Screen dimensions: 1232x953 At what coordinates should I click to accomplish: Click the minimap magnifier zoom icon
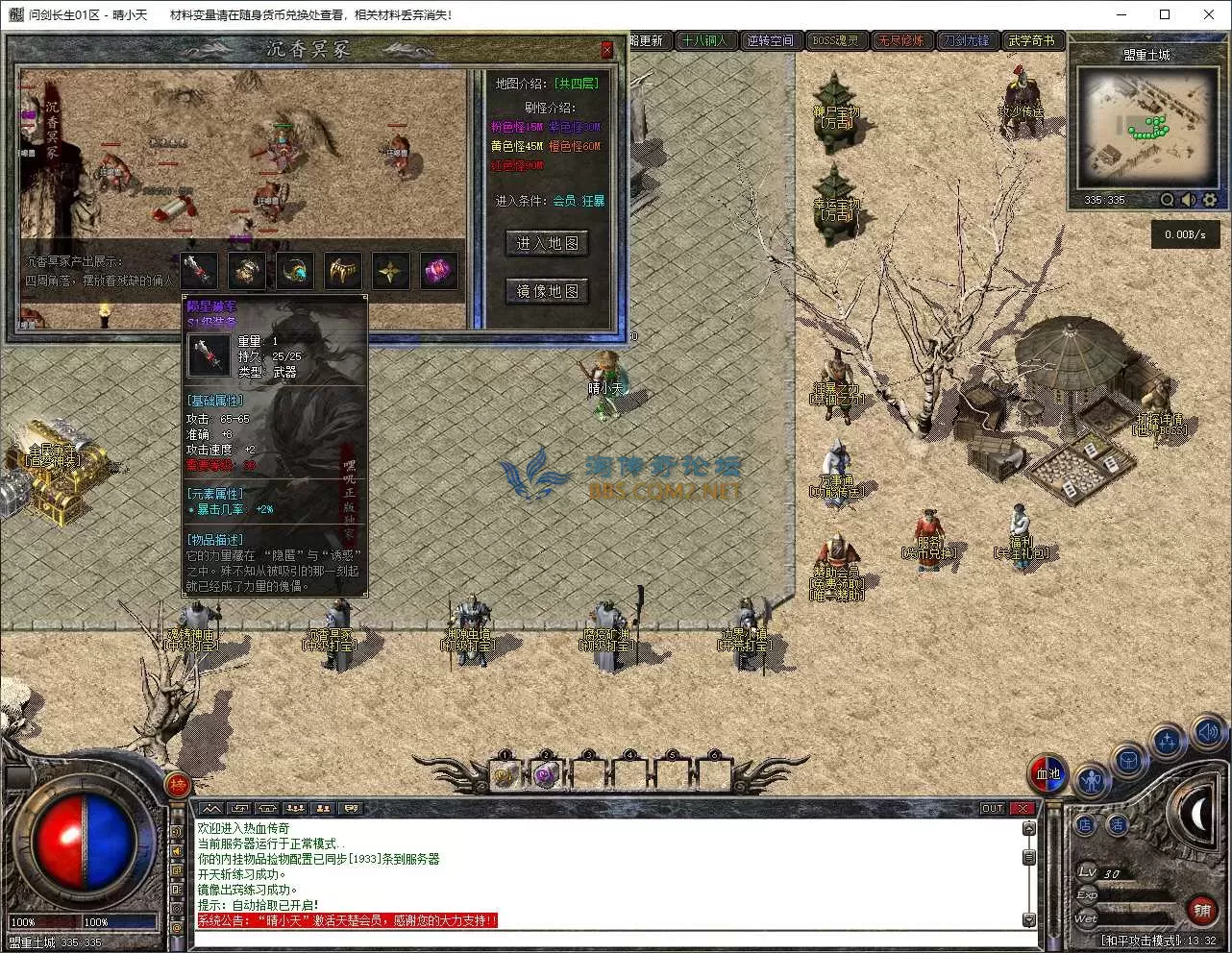click(x=1168, y=200)
